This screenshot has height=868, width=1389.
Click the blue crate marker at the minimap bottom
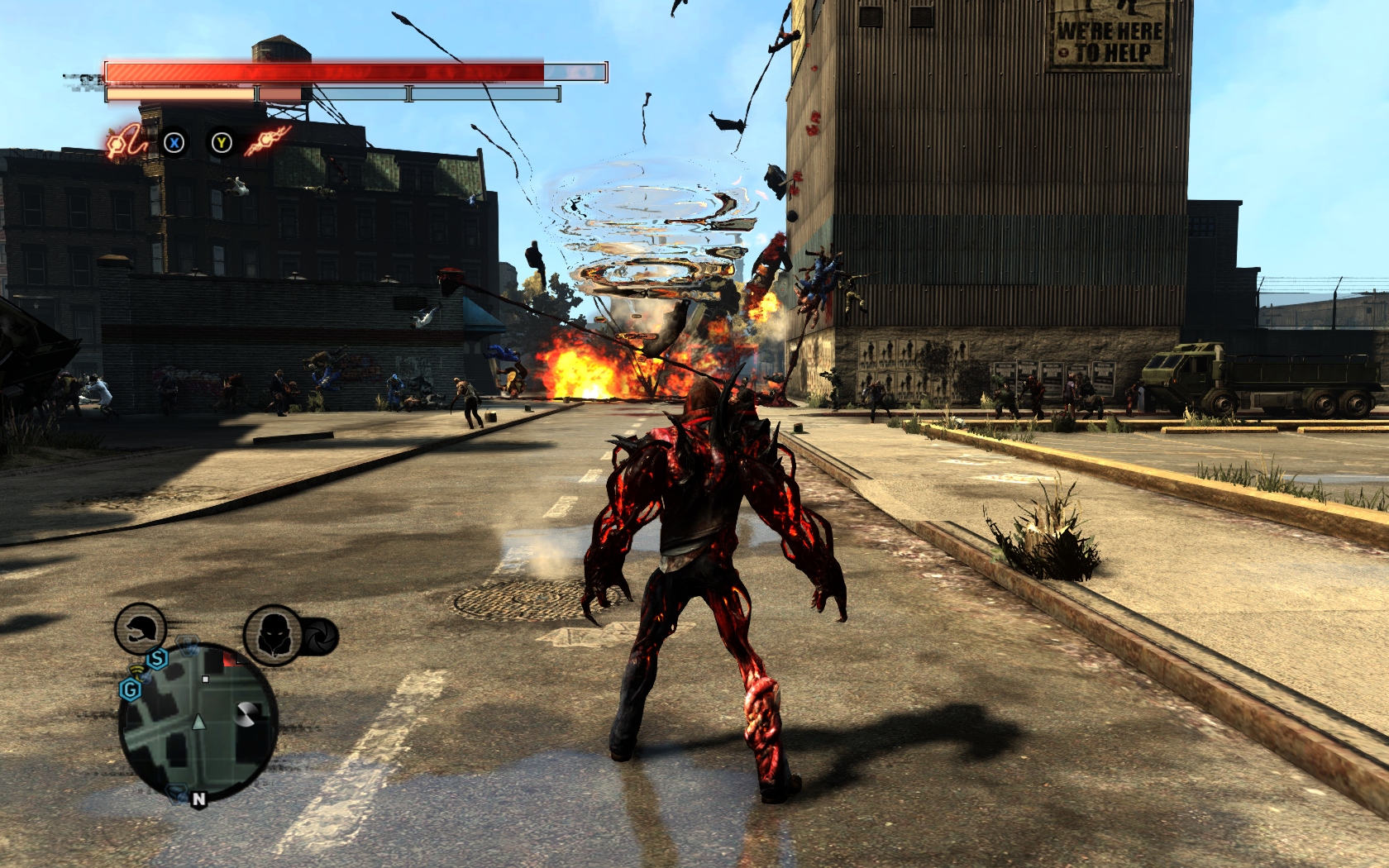click(176, 794)
